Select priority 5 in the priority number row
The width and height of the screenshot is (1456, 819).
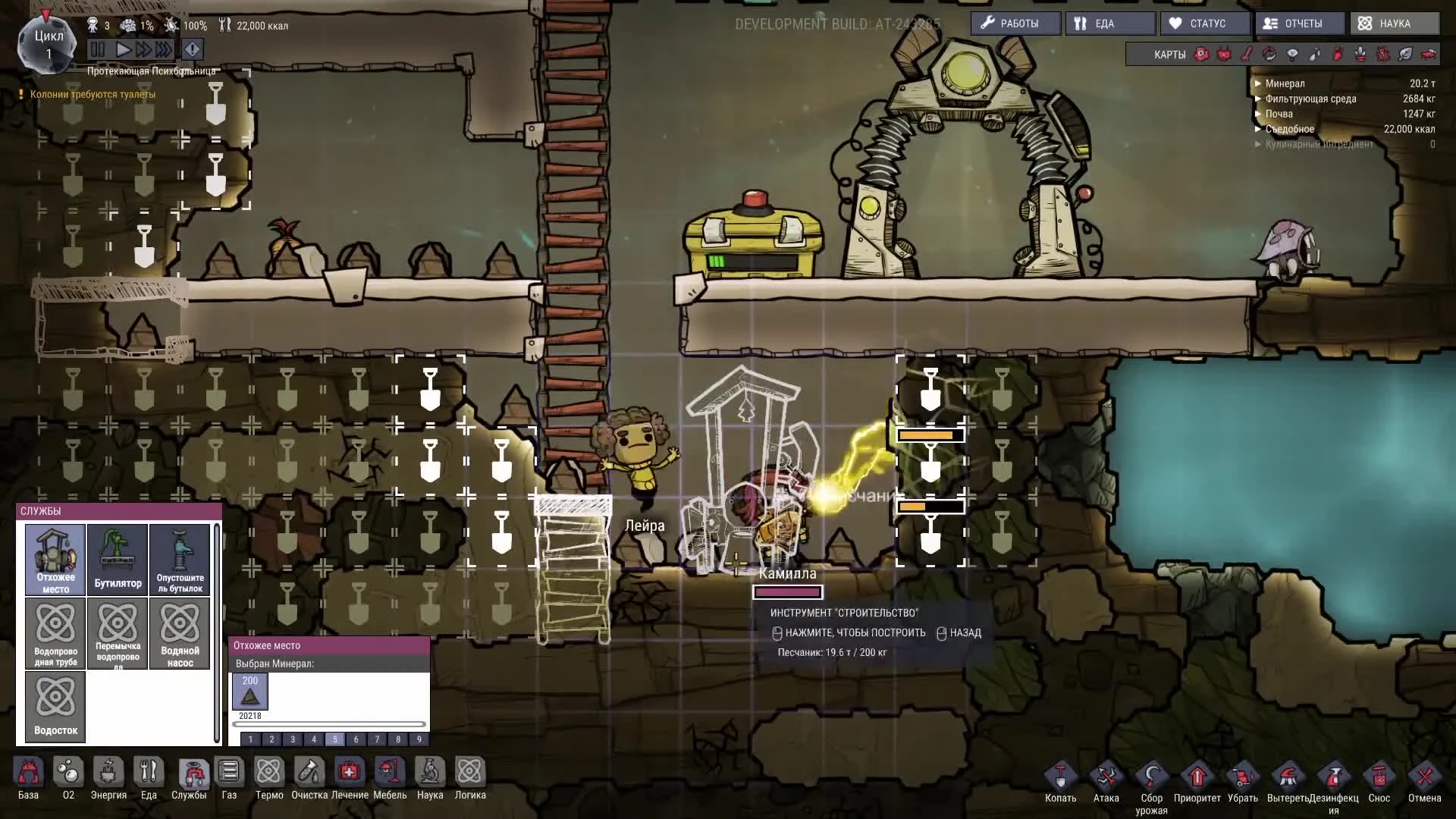[x=334, y=739]
